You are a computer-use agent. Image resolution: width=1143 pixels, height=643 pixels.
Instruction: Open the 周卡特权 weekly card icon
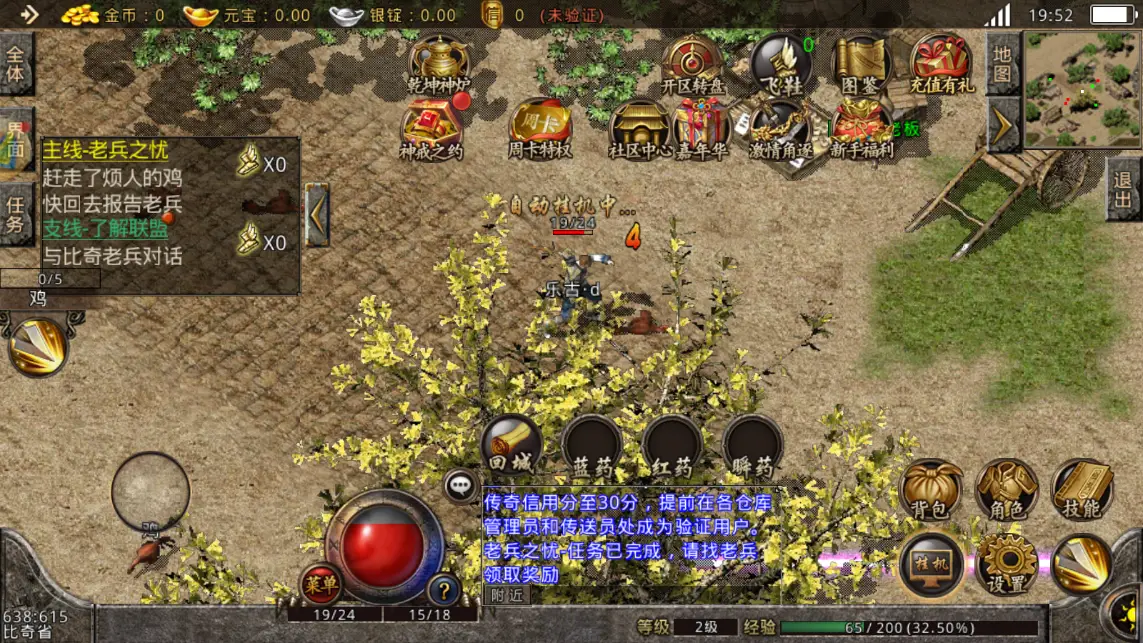pos(539,130)
